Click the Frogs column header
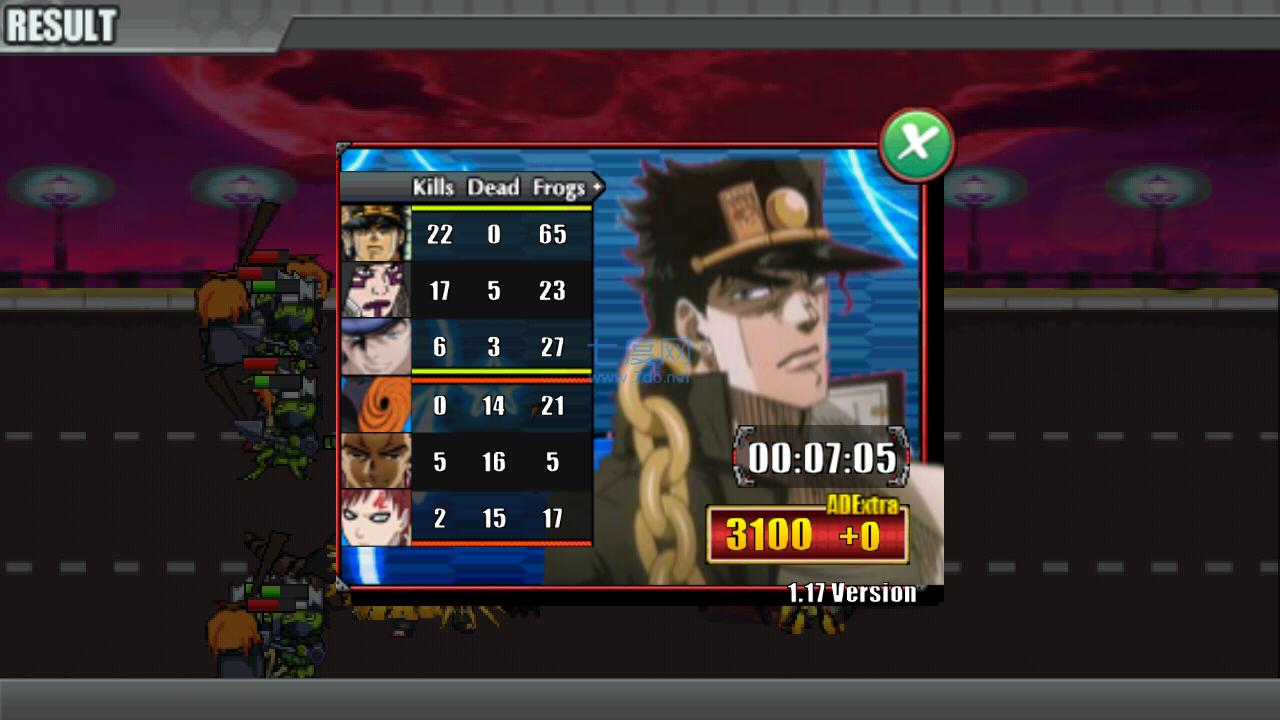Screen dimensions: 1280x720 pyautogui.click(x=558, y=188)
